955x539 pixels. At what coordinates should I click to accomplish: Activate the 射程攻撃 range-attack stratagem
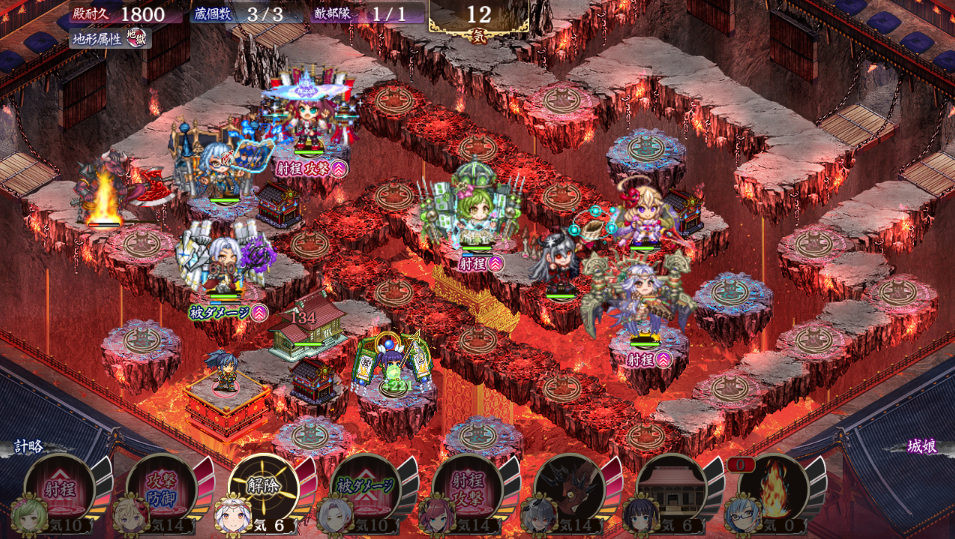pos(466,487)
